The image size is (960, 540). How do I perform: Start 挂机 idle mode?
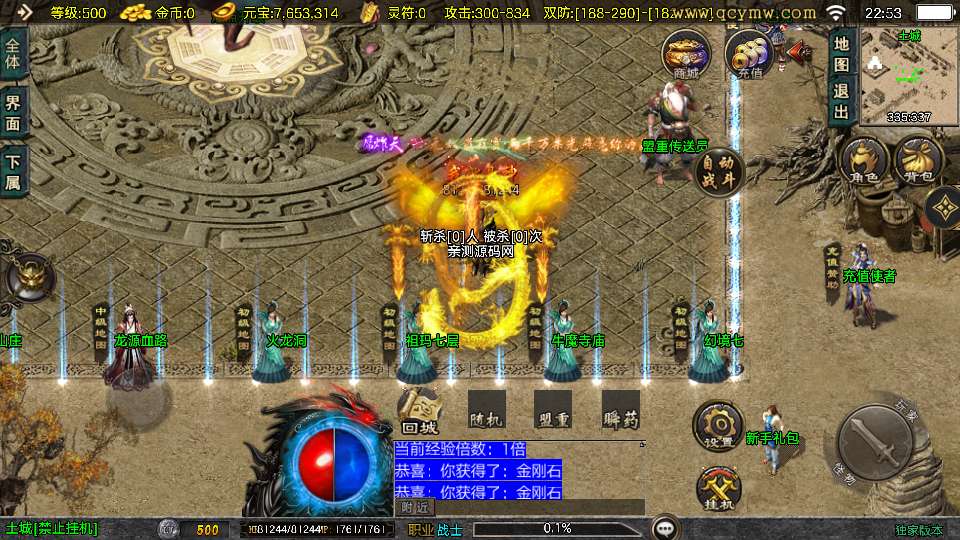pyautogui.click(x=718, y=489)
